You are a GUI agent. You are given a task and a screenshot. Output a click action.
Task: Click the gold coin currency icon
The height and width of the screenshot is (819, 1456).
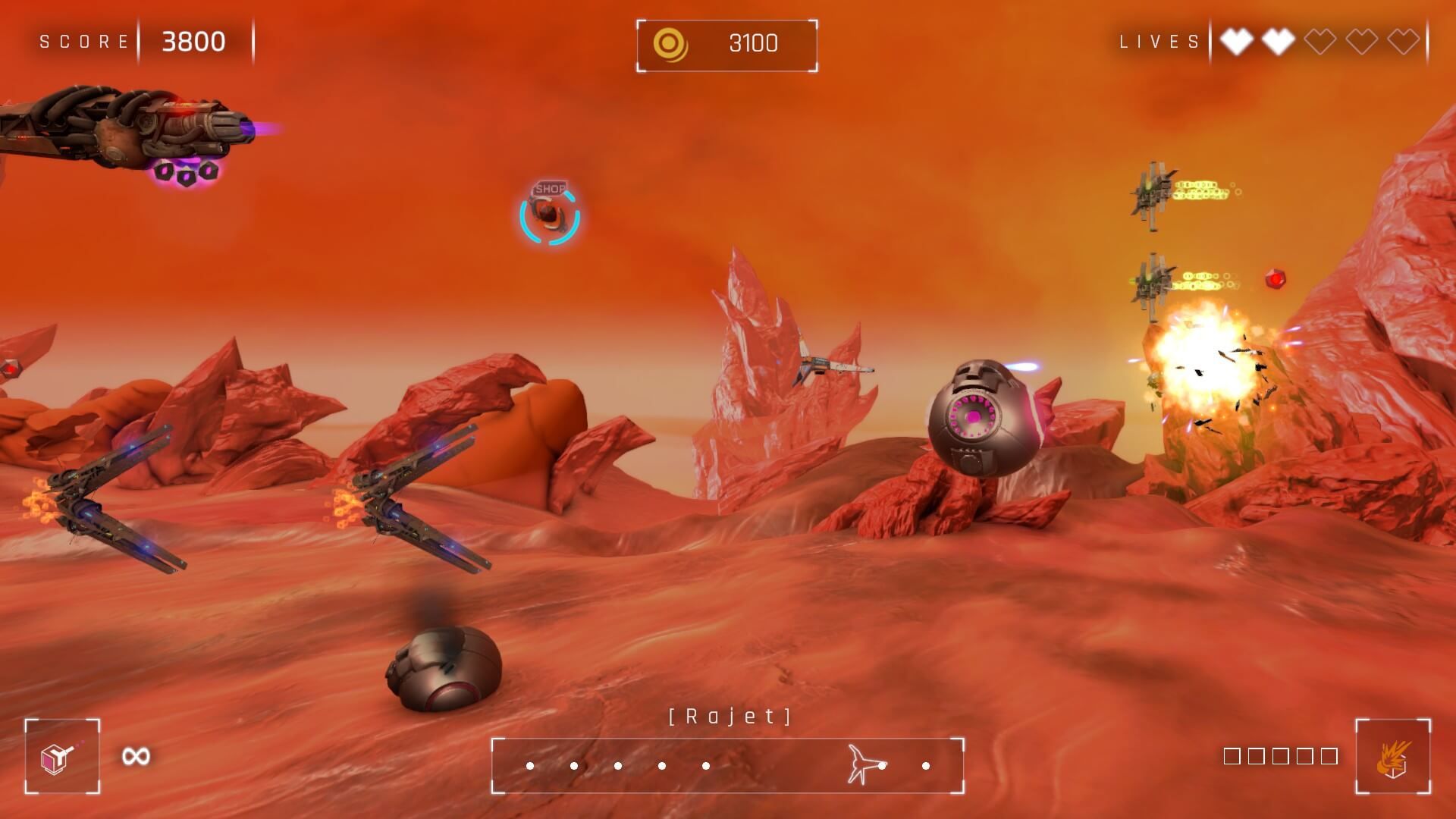pos(670,45)
